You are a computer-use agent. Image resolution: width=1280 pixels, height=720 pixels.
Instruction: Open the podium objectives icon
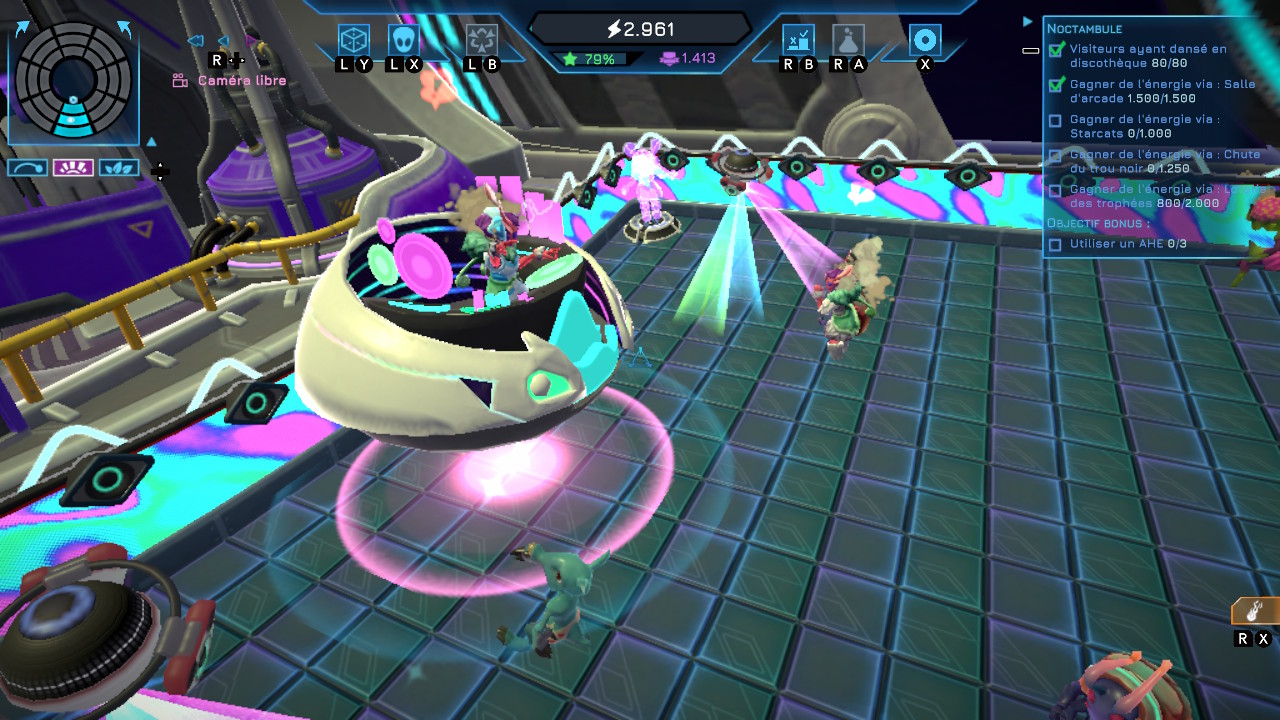click(798, 40)
